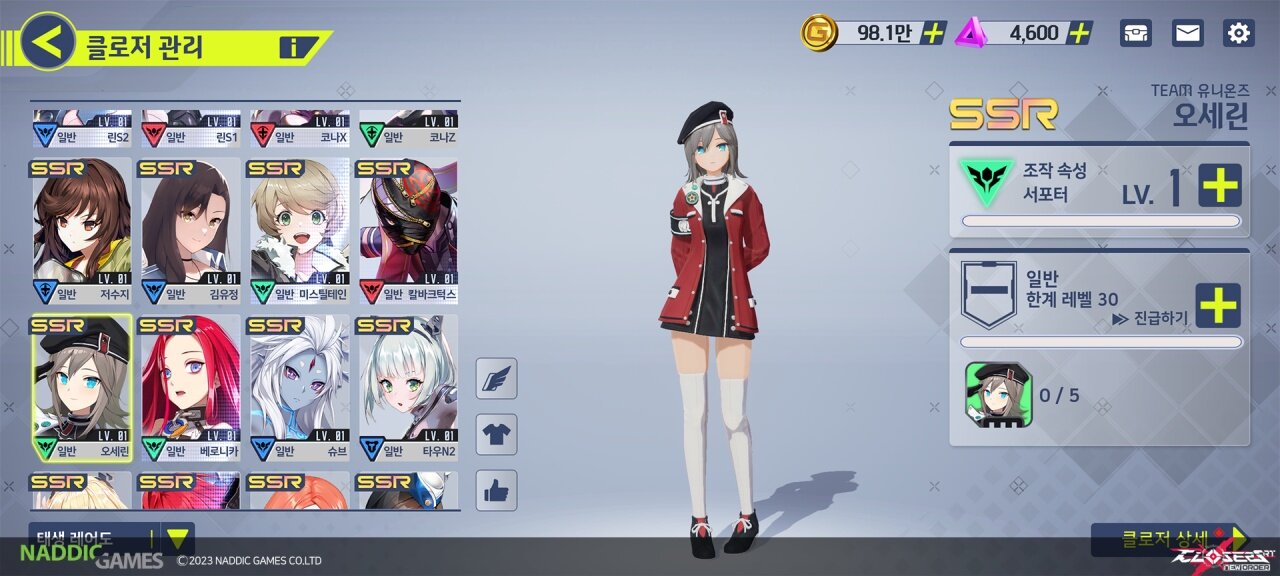
Task: Open the info icon beside 클로저 관리
Action: pyautogui.click(x=292, y=46)
